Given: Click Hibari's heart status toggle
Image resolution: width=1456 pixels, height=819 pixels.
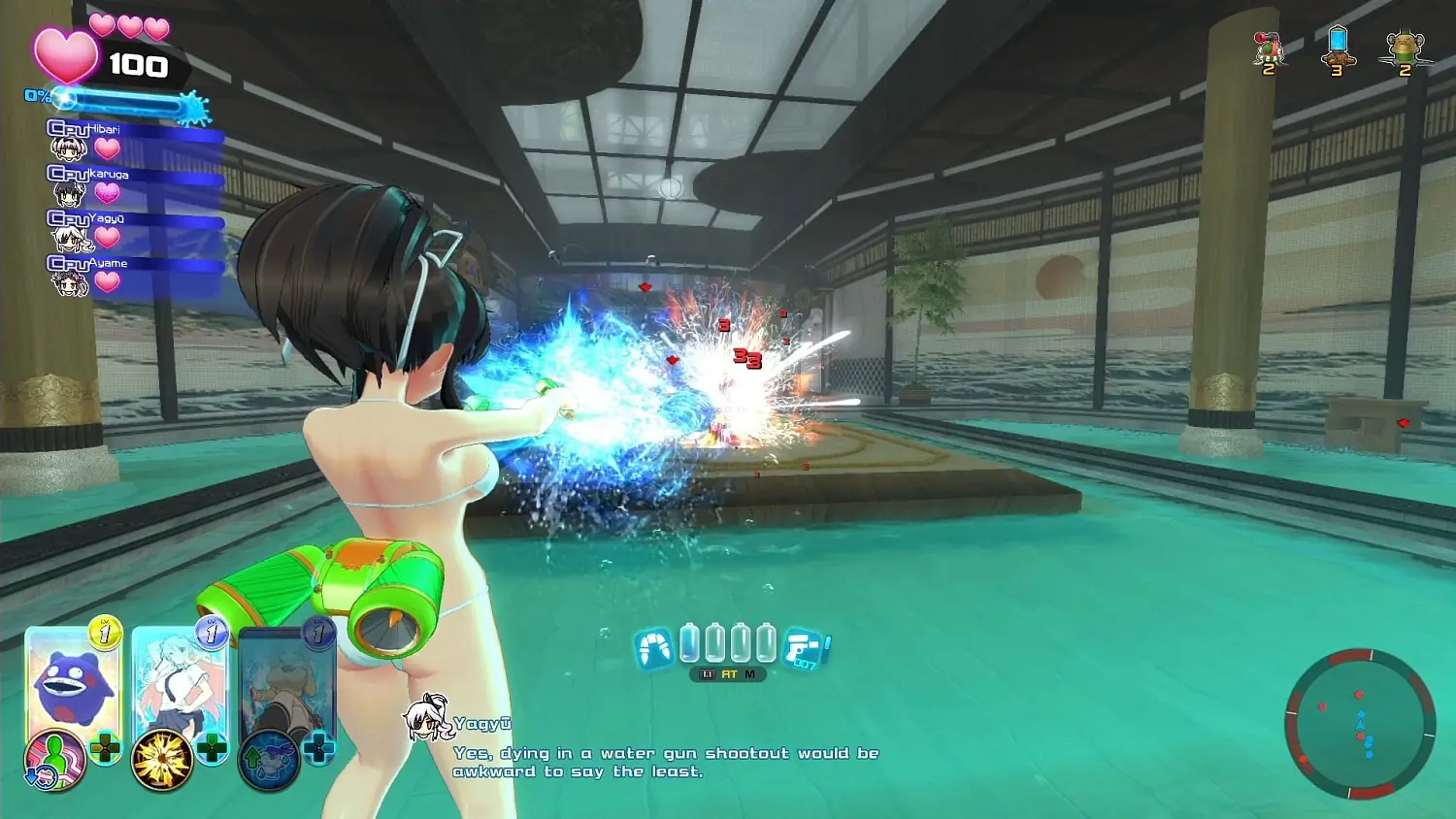Looking at the screenshot, I should (107, 148).
